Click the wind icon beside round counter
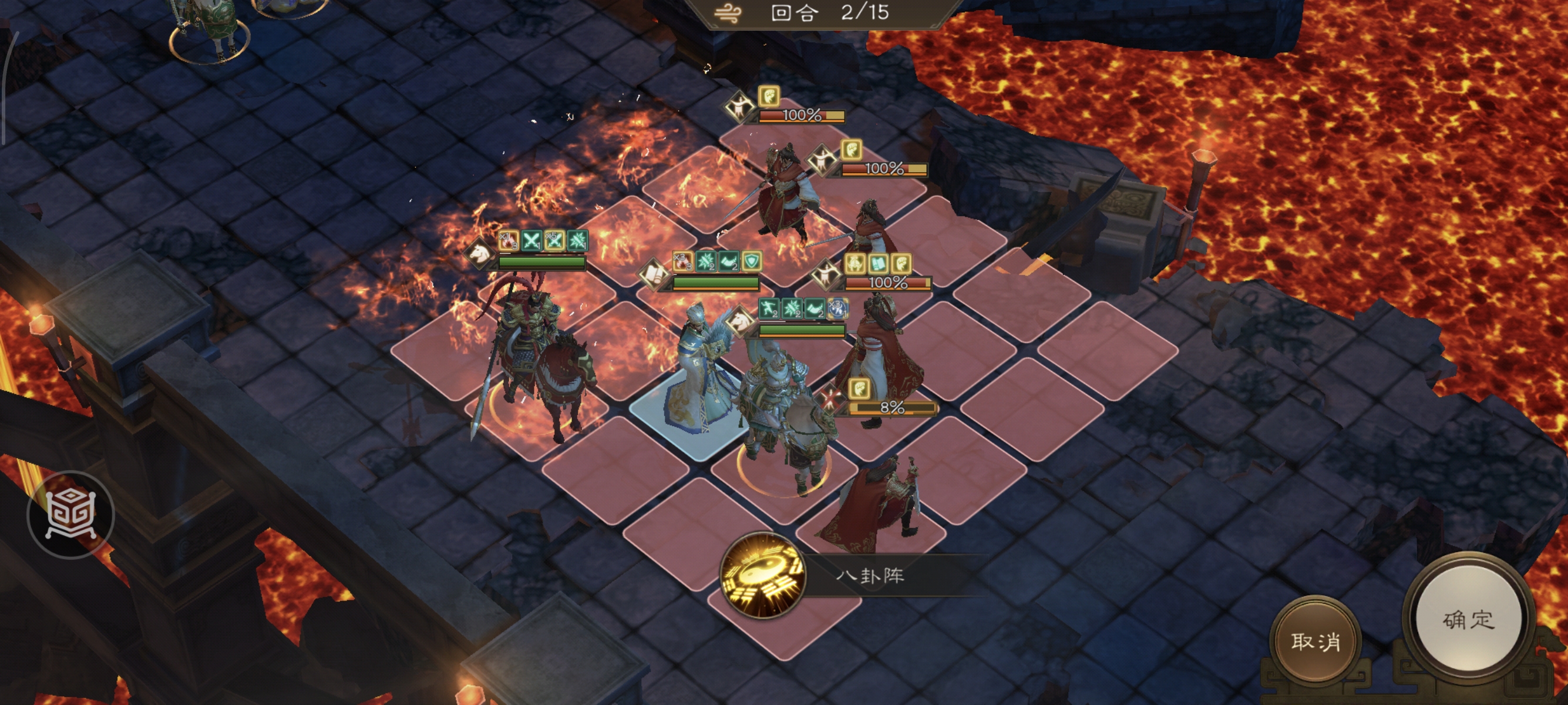This screenshot has height=705, width=1568. click(728, 13)
